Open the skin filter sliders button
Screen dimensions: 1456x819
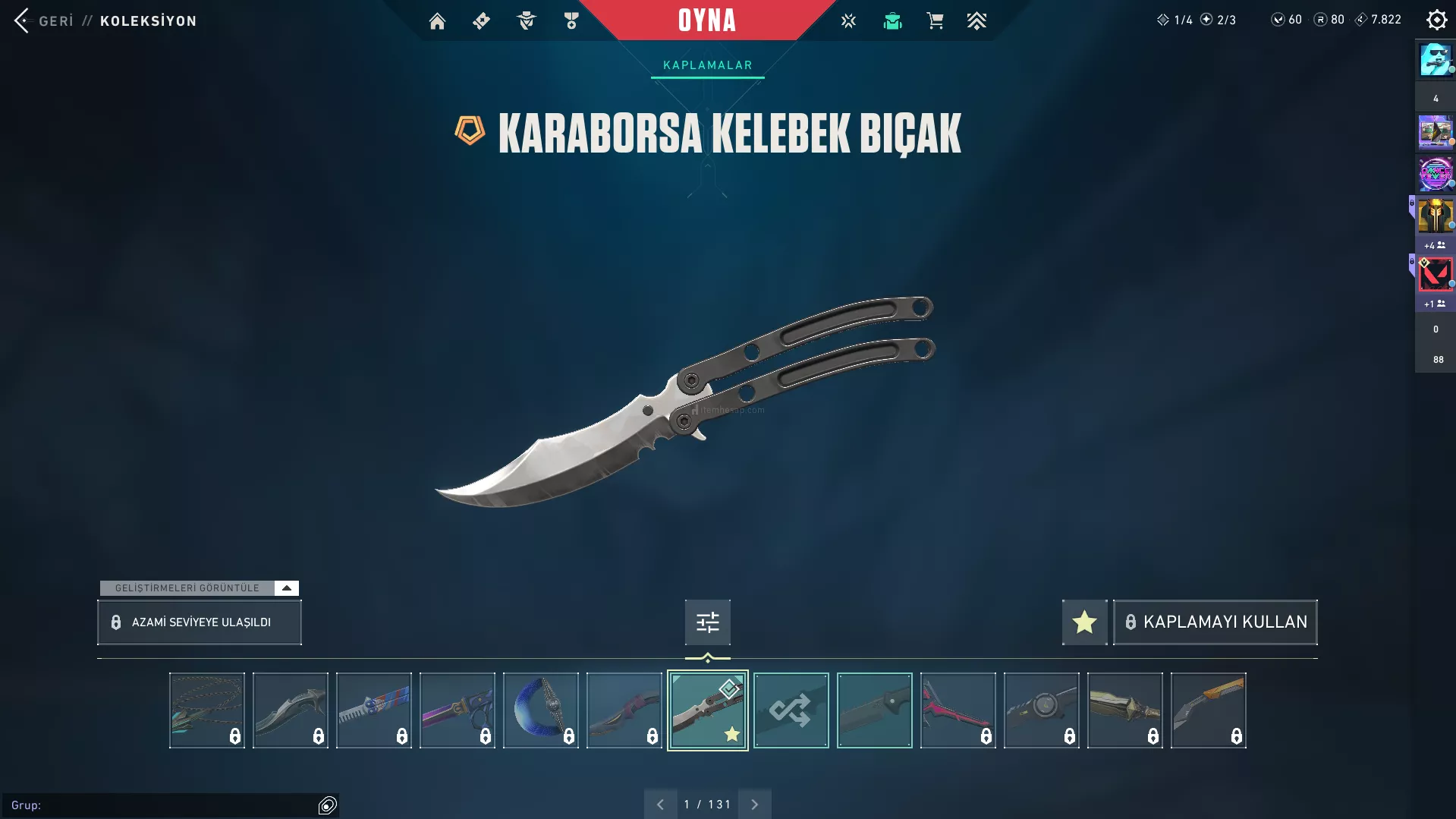coord(707,622)
